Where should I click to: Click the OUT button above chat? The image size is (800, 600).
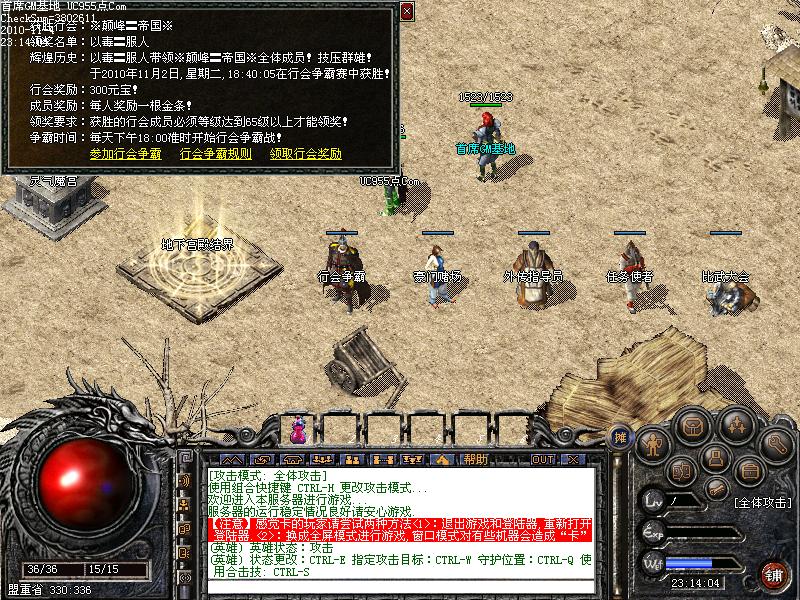(542, 459)
